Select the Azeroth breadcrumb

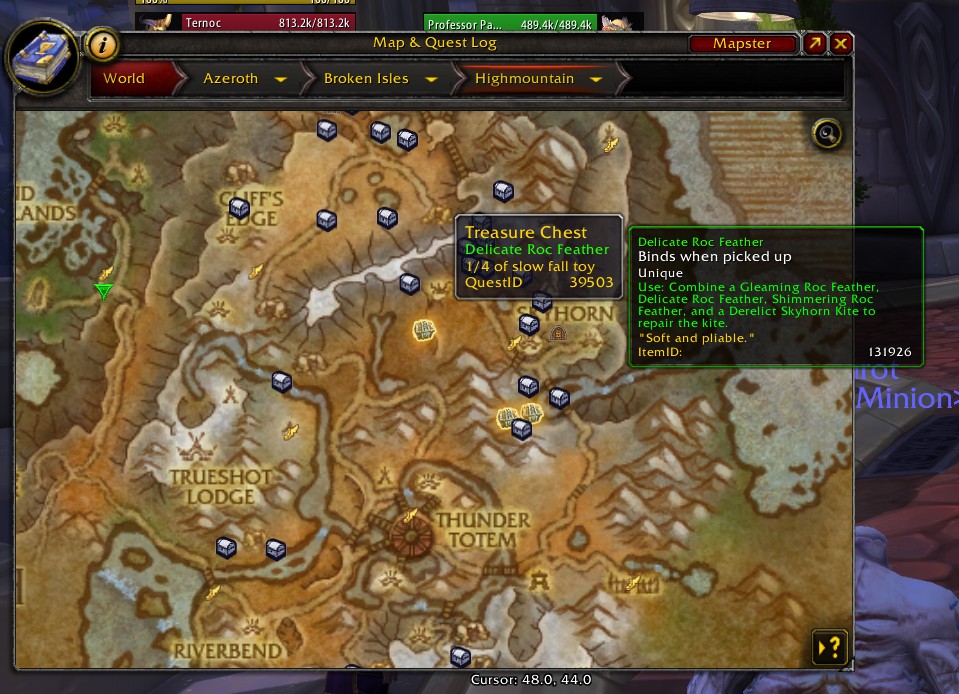tap(230, 78)
